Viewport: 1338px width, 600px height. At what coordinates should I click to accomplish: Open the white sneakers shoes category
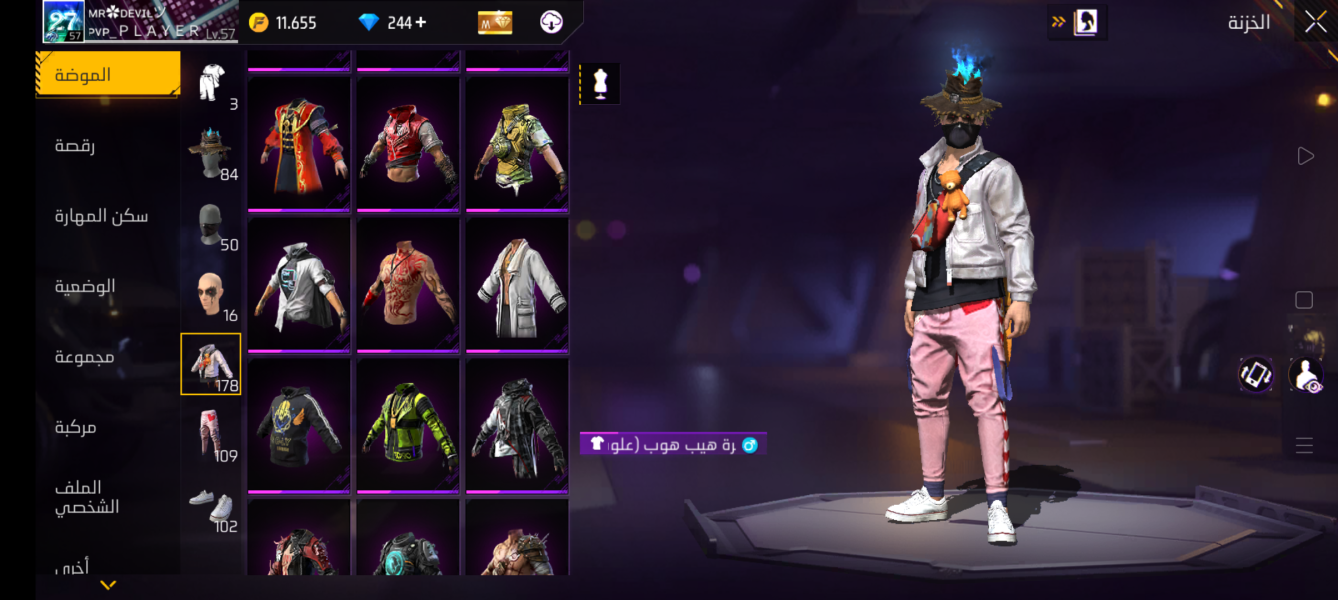click(x=211, y=505)
